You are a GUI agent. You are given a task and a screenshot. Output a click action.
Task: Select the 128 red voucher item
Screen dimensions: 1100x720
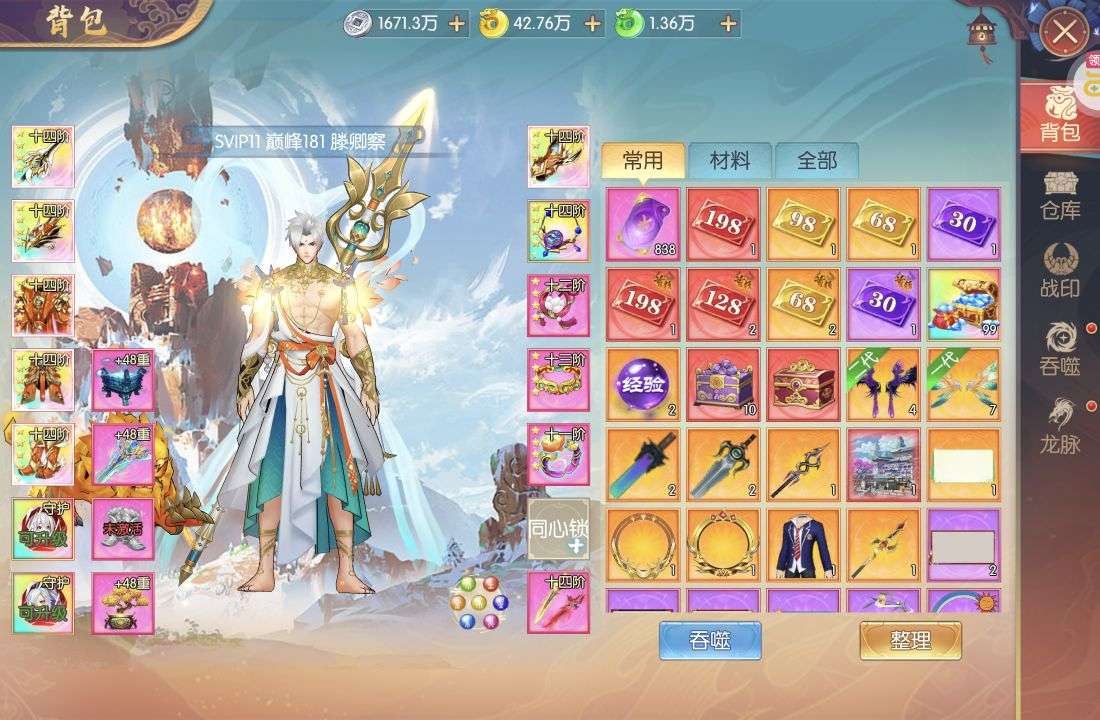(x=723, y=304)
